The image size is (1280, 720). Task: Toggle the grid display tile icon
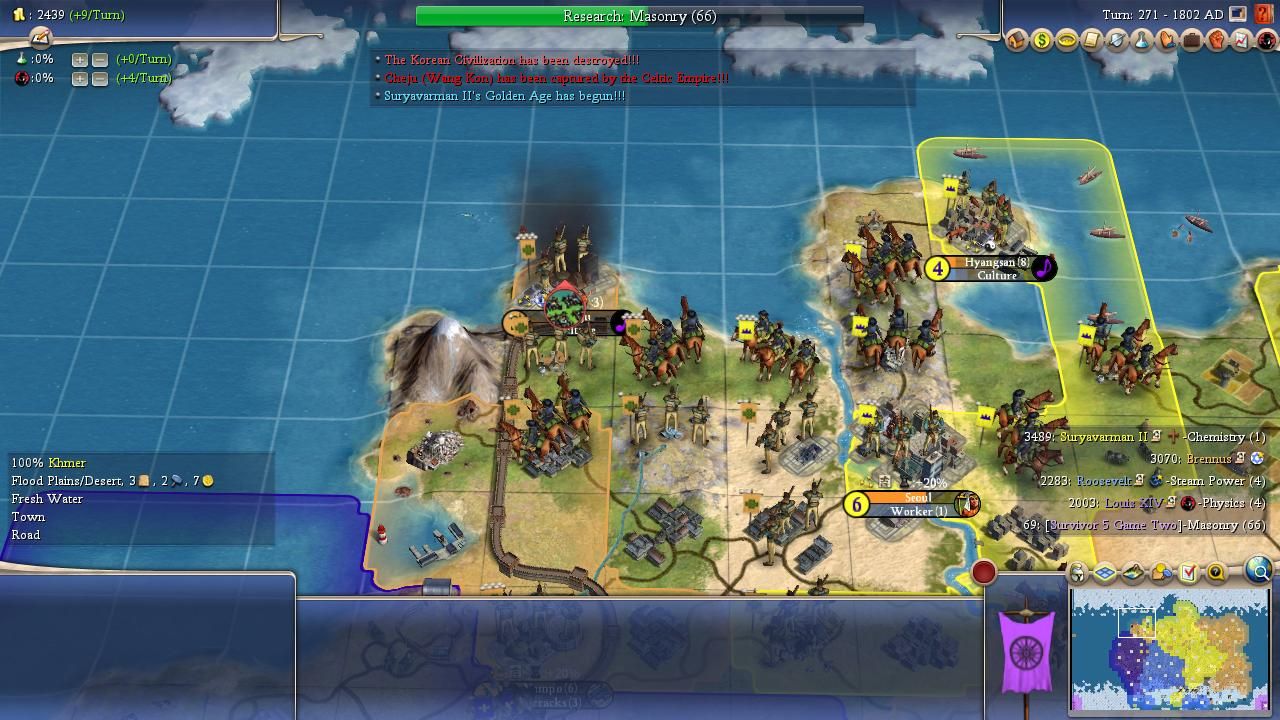[x=1105, y=573]
